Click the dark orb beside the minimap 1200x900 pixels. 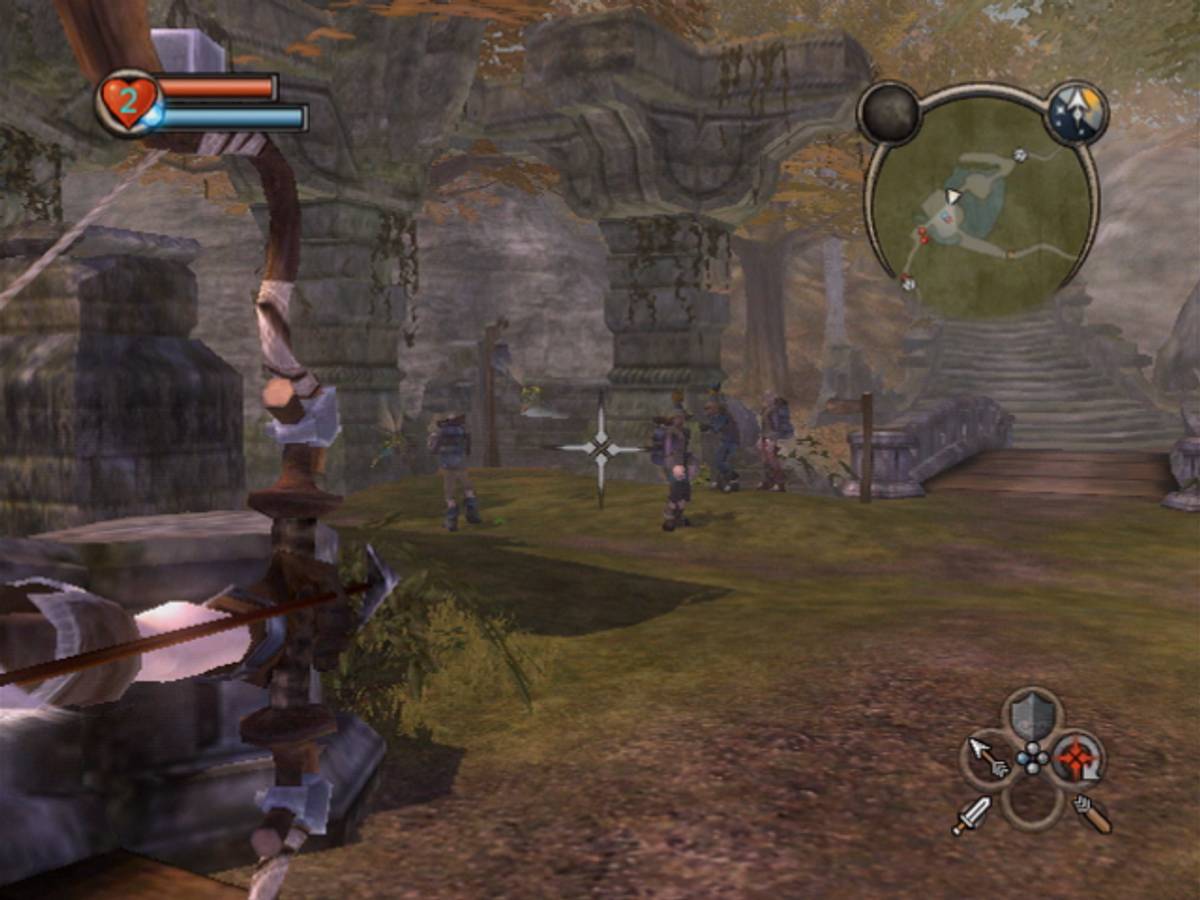889,113
